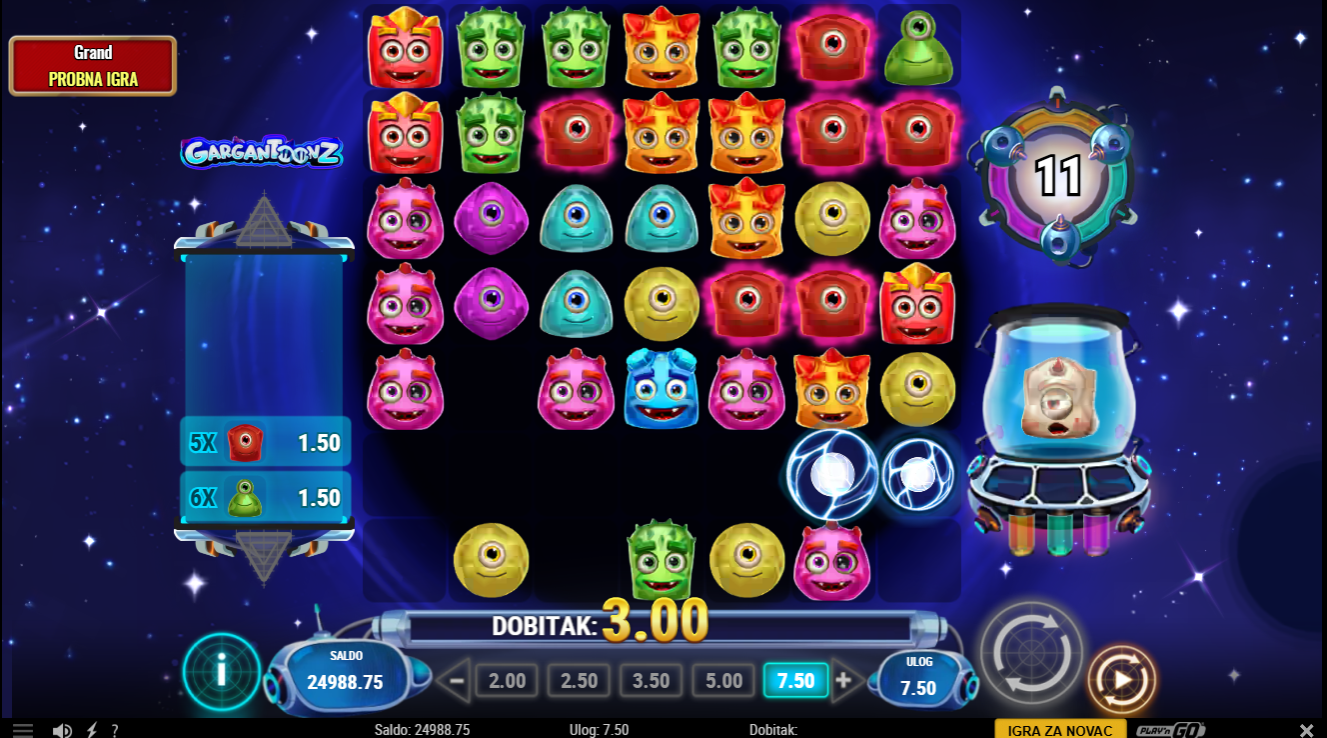
Task: Open help via the question mark
Action: click(x=115, y=730)
